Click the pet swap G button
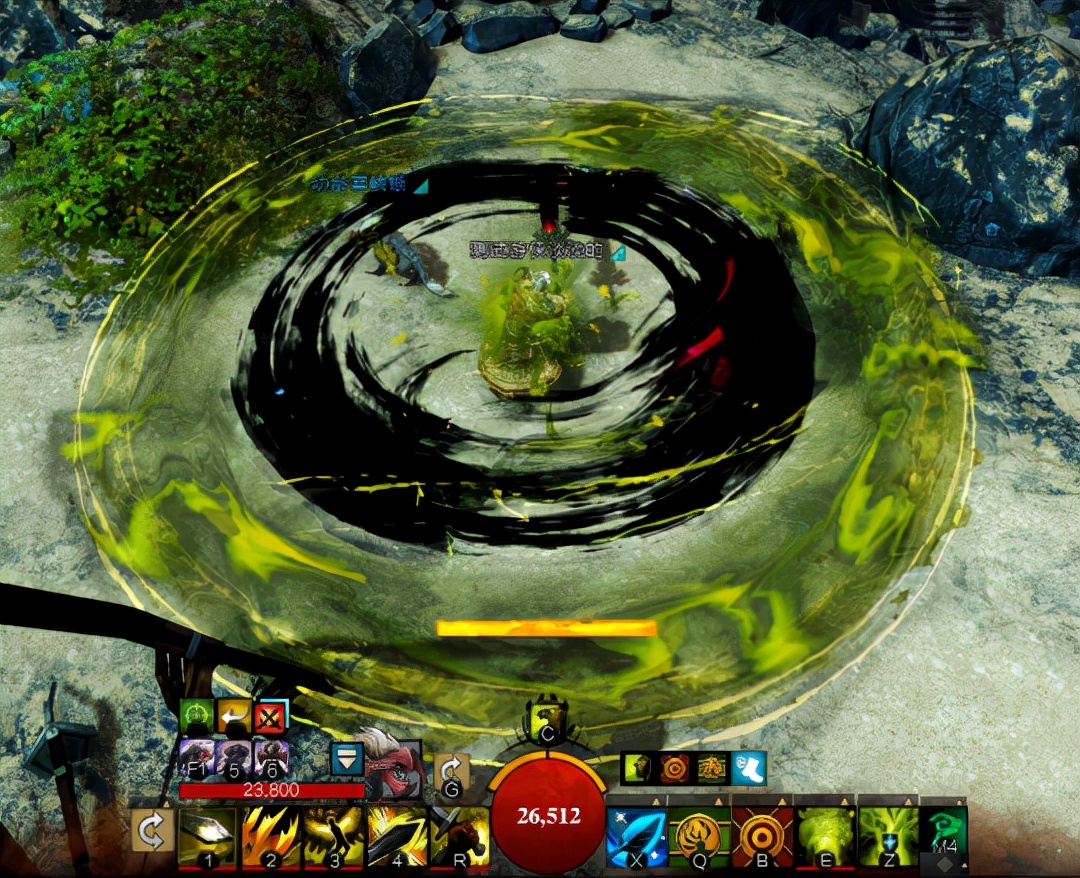 pyautogui.click(x=452, y=772)
